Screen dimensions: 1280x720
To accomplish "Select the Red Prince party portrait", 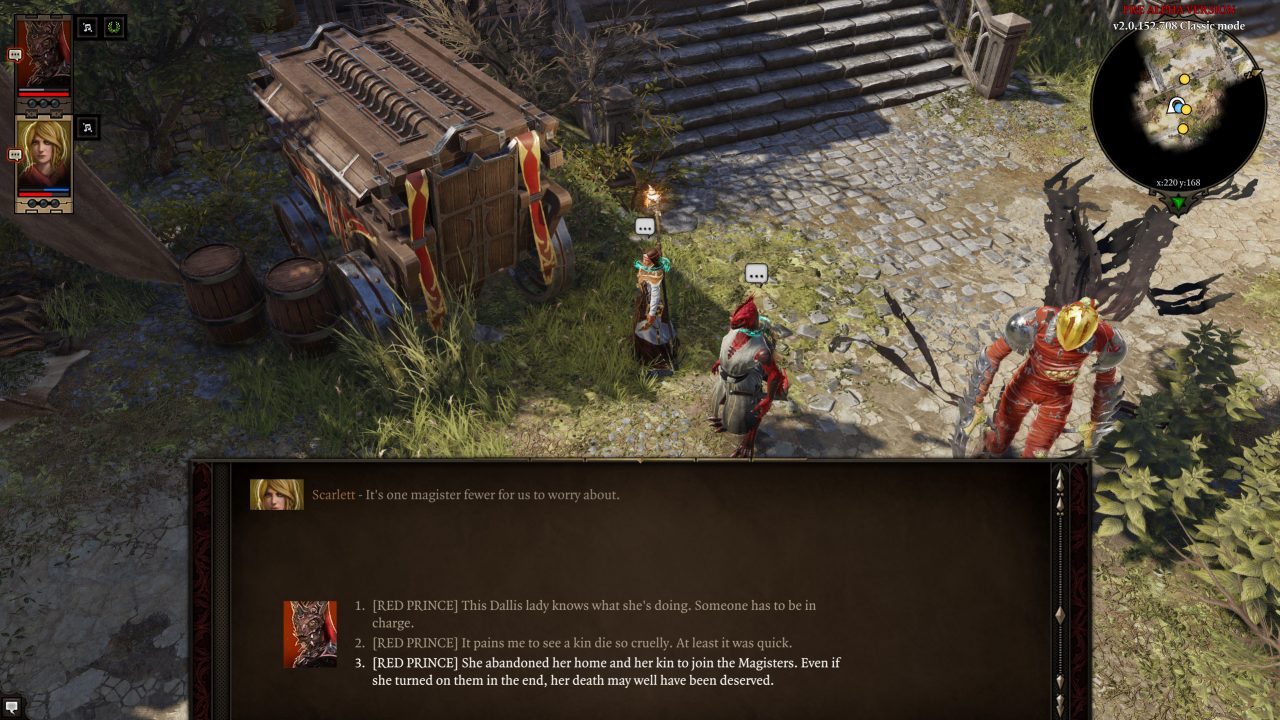I will (45, 55).
